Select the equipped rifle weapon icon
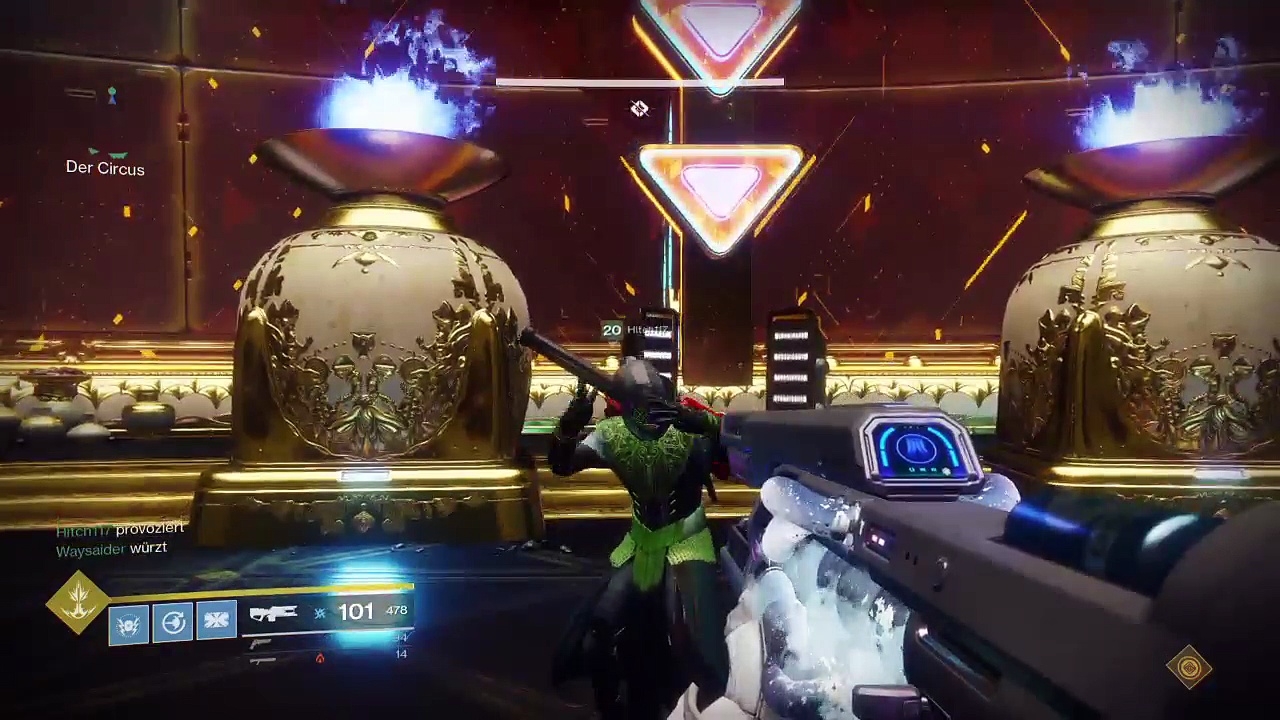The height and width of the screenshot is (720, 1280). [x=273, y=613]
